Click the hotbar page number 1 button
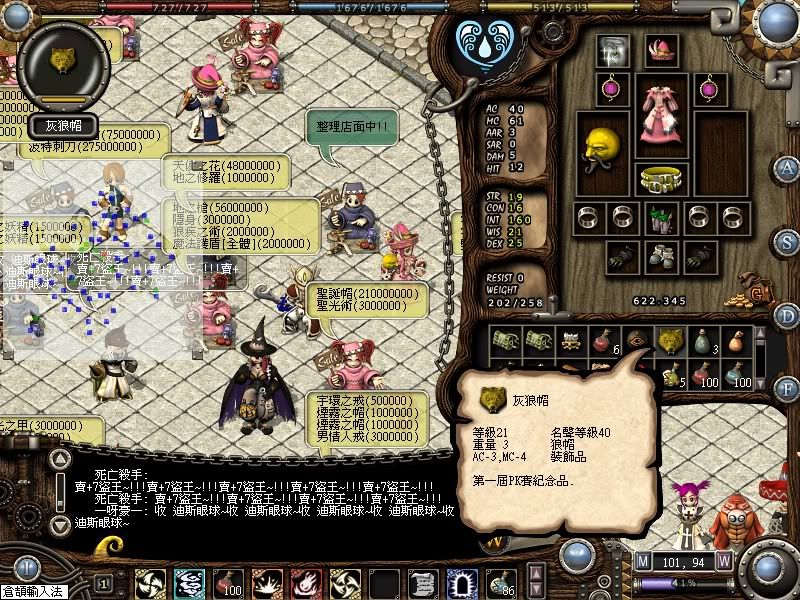 click(103, 582)
